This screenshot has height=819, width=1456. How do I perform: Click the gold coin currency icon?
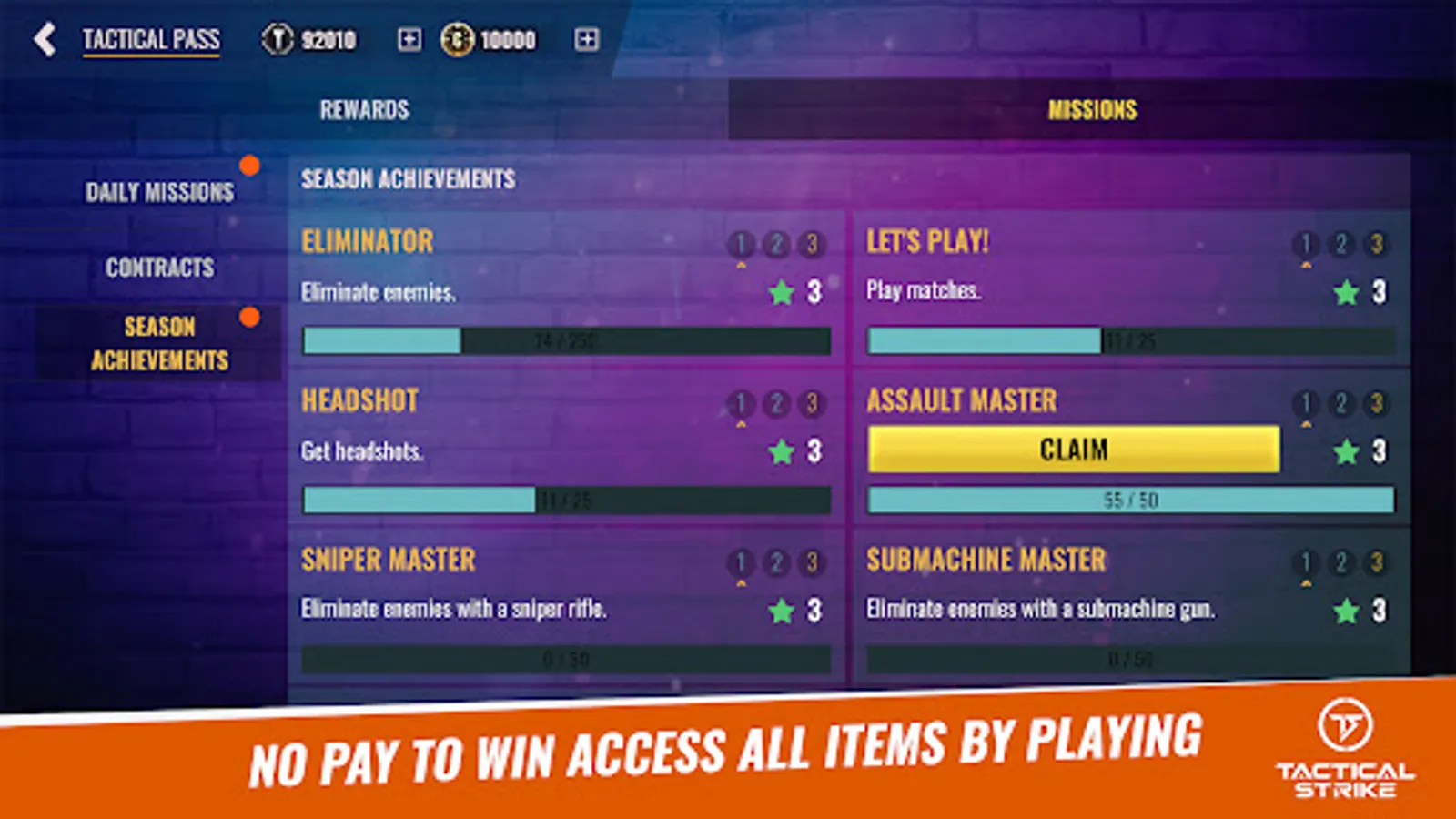[460, 39]
